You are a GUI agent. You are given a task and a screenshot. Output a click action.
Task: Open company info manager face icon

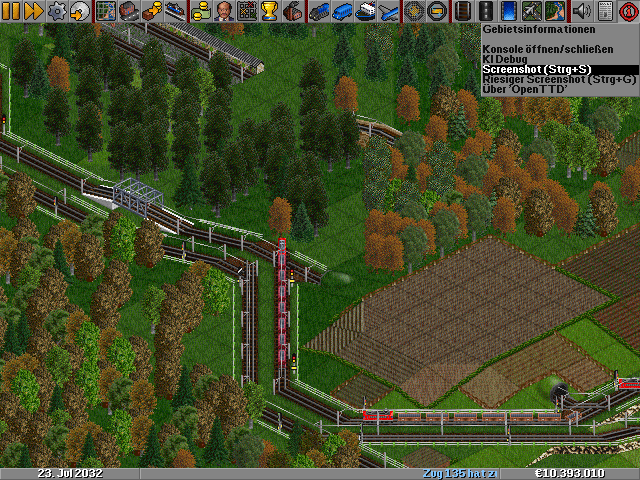223,11
